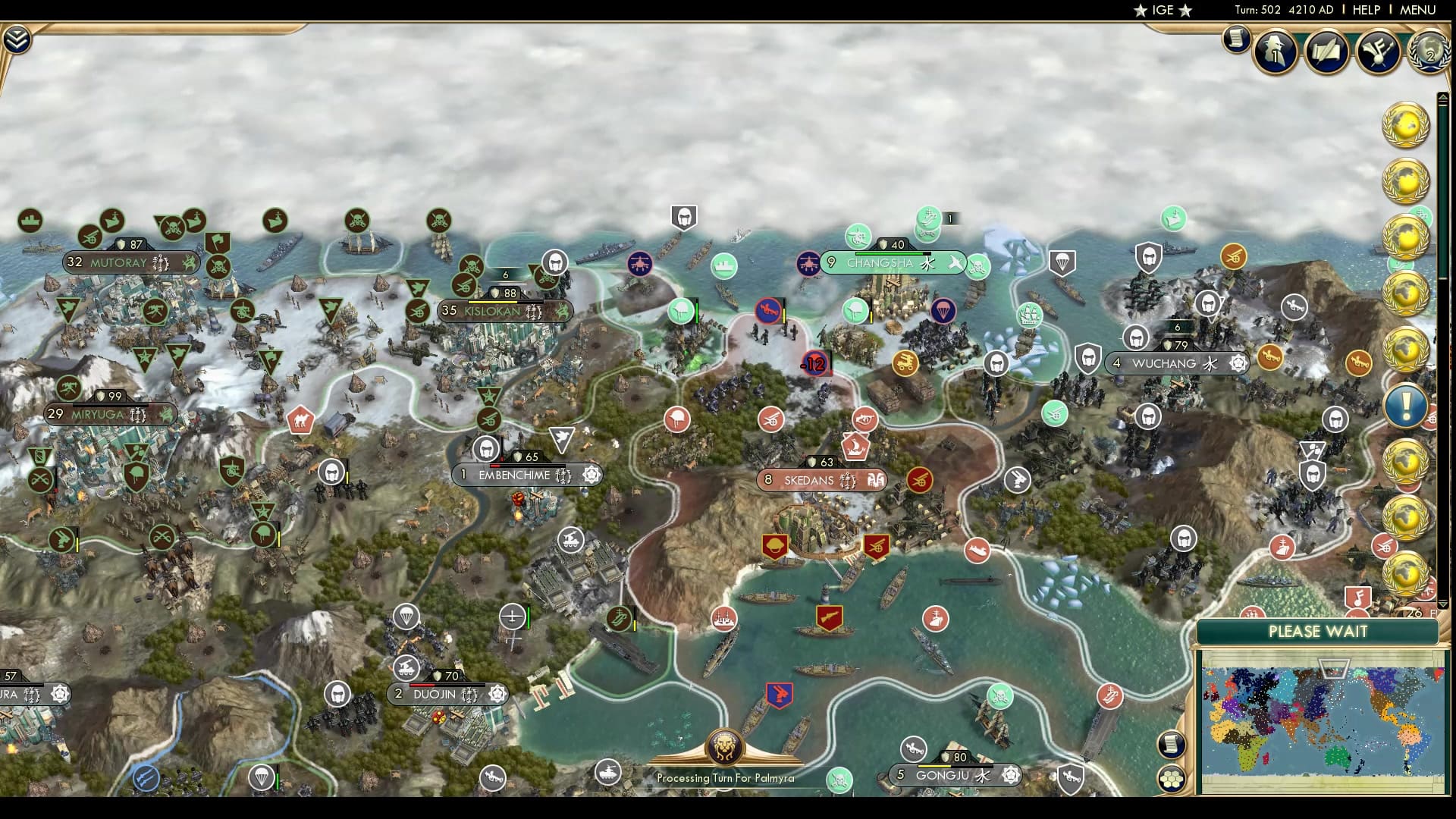Open the MENU from the top bar
The width and height of the screenshot is (1456, 819).
(x=1417, y=11)
